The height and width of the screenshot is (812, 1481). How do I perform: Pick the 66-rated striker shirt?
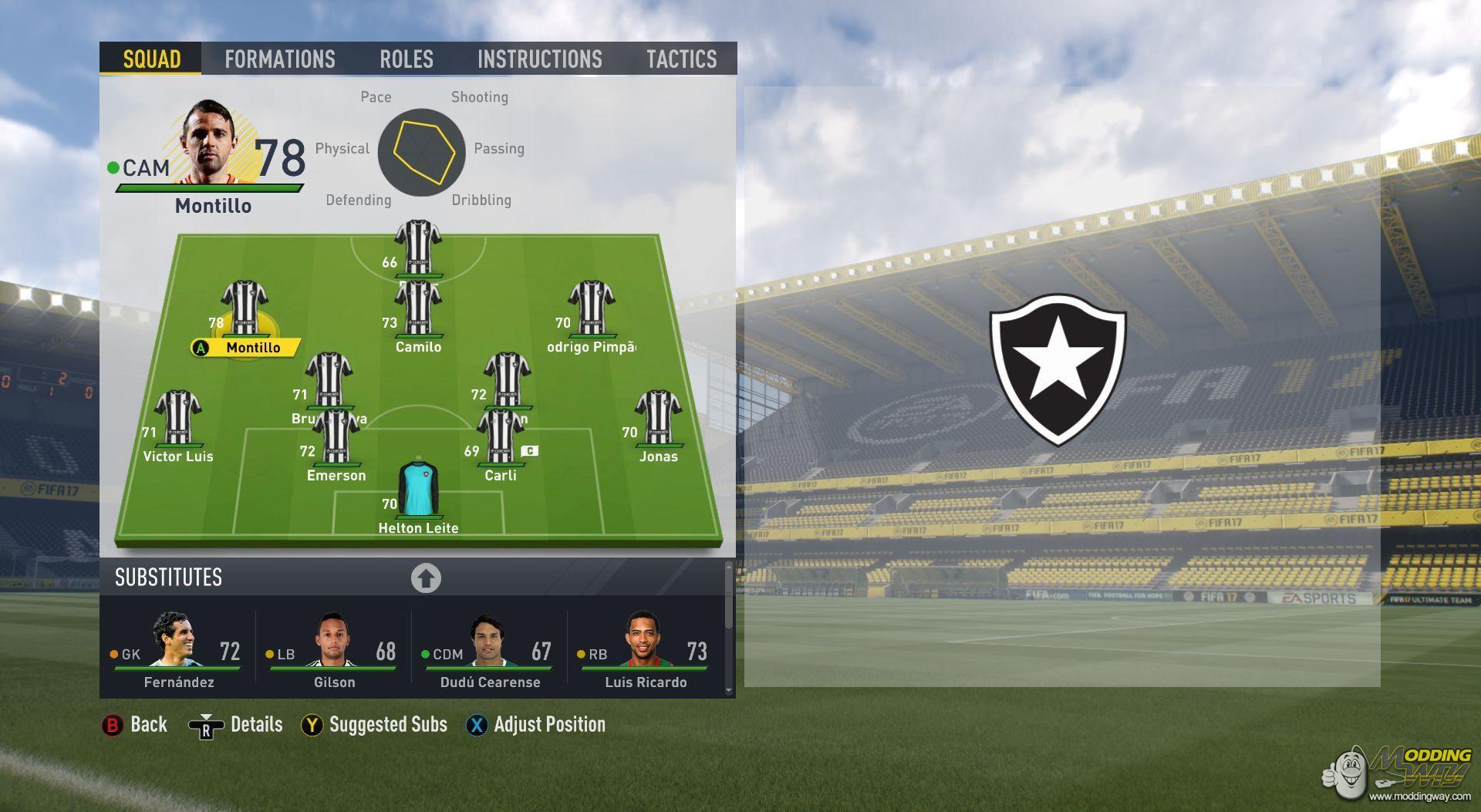418,248
